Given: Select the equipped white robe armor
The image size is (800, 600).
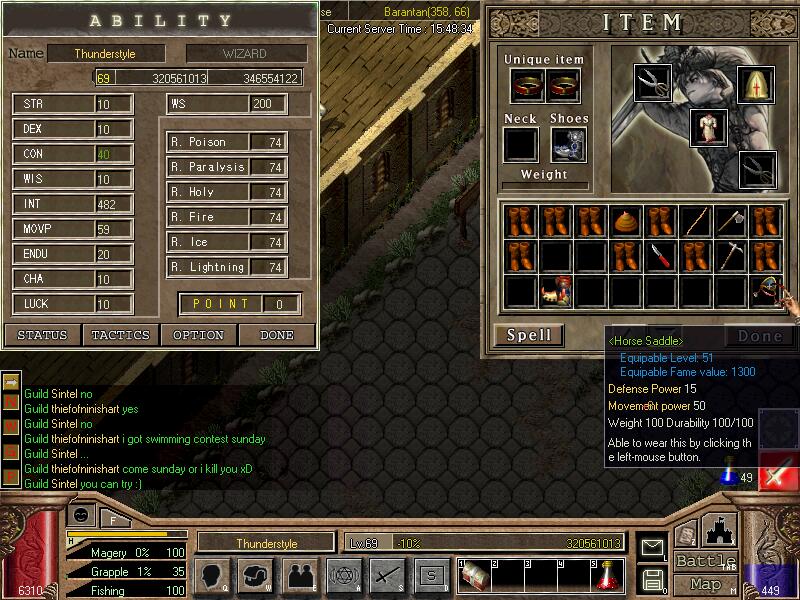Looking at the screenshot, I should [x=708, y=128].
